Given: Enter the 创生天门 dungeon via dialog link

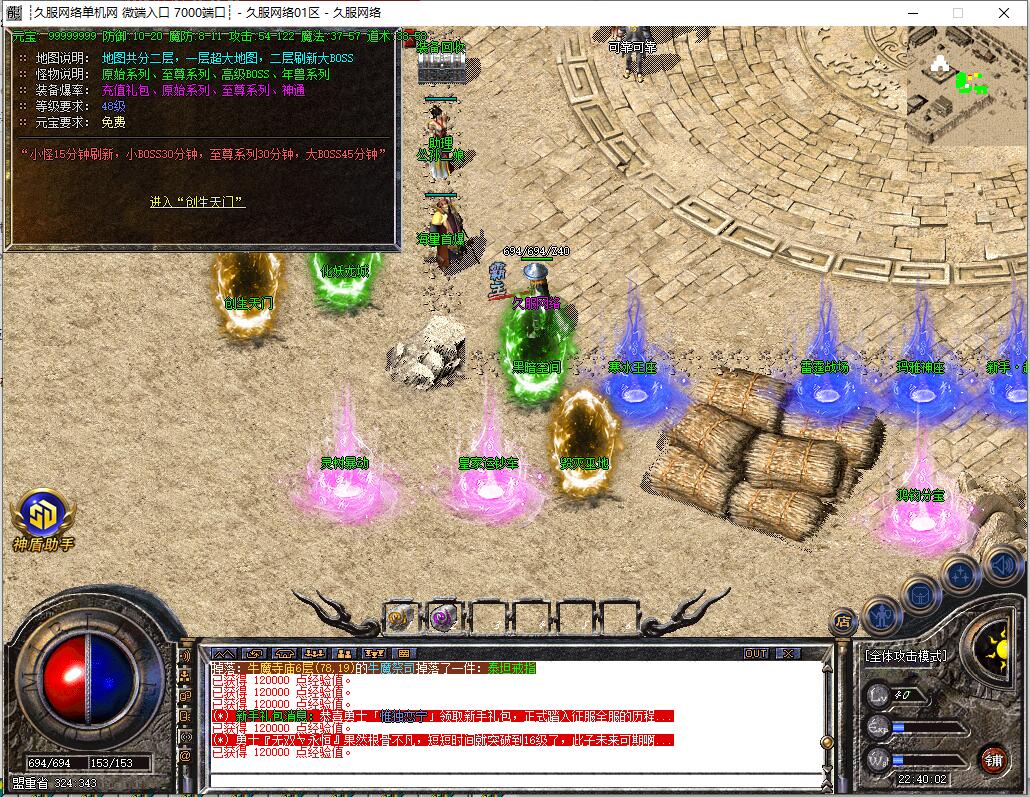Looking at the screenshot, I should tap(197, 202).
